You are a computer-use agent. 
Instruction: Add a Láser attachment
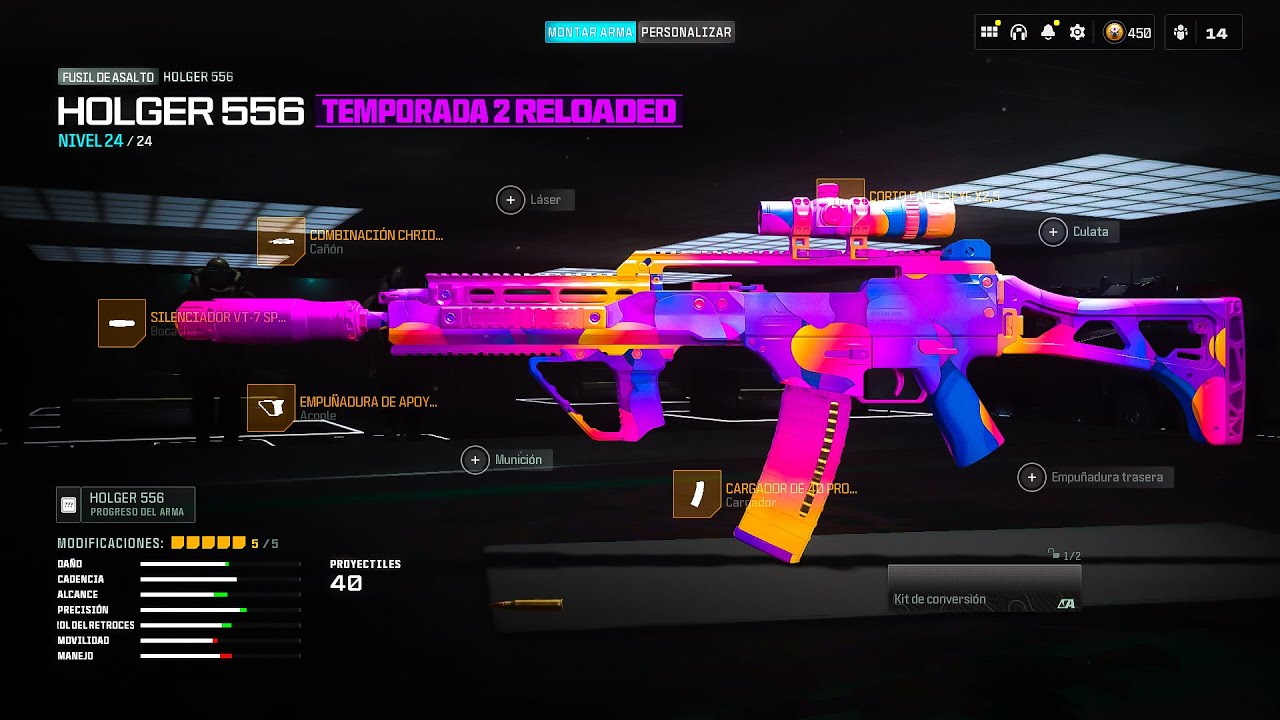pyautogui.click(x=510, y=200)
